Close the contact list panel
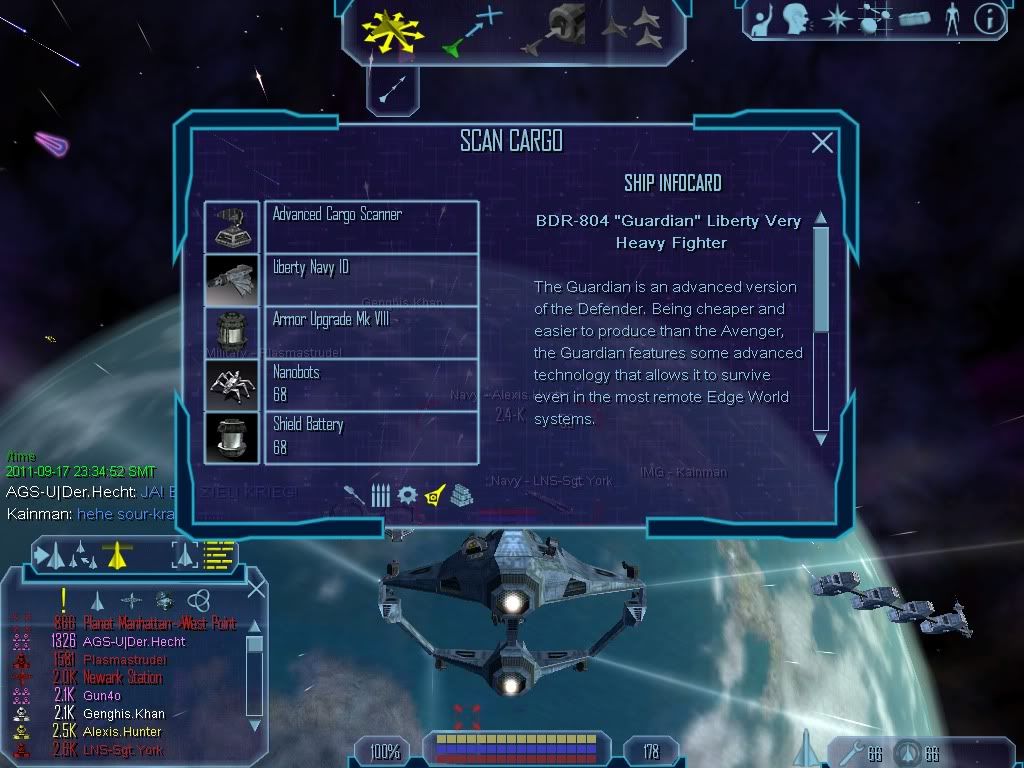 click(x=256, y=589)
